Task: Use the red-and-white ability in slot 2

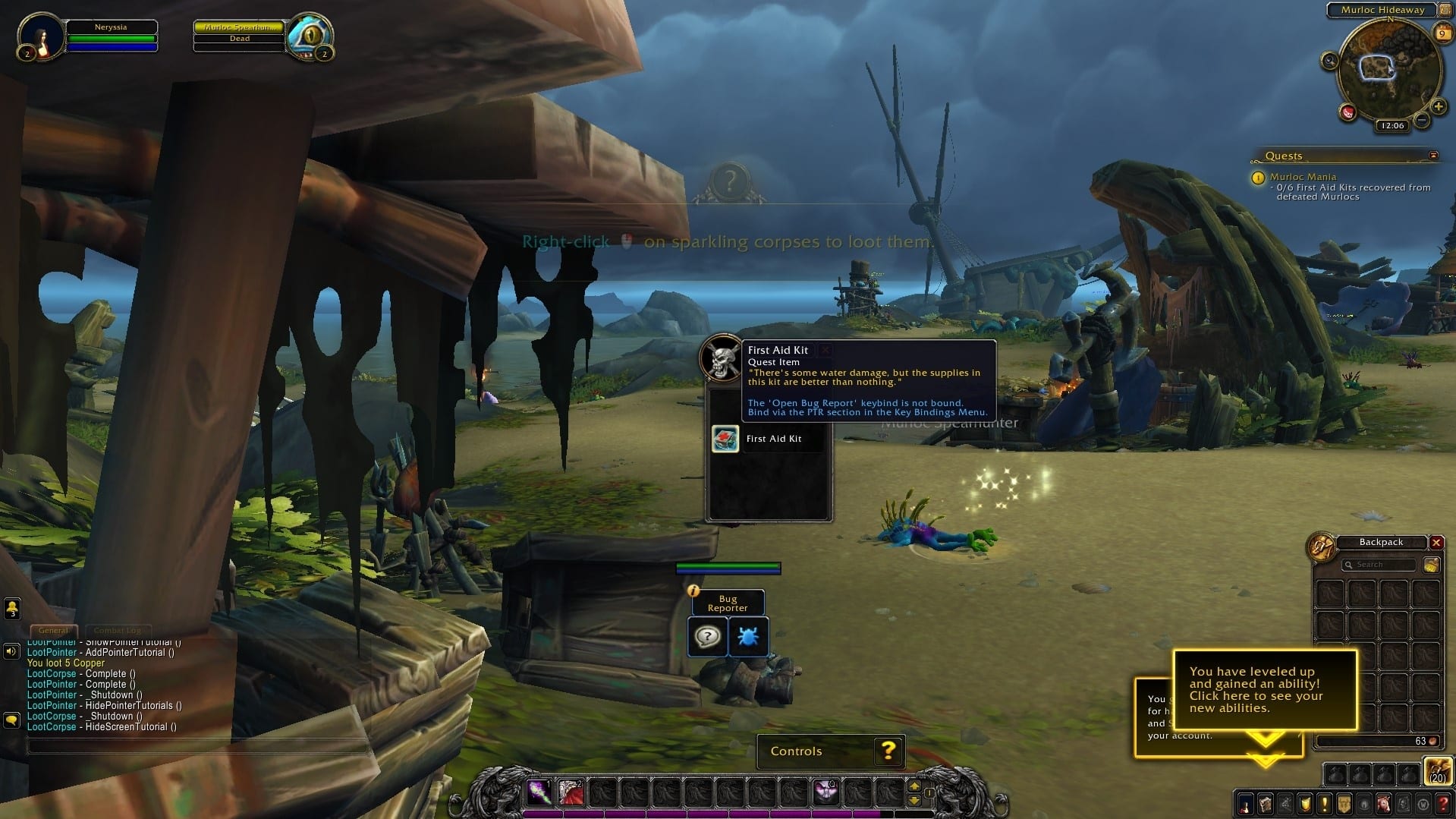Action: coord(571,792)
